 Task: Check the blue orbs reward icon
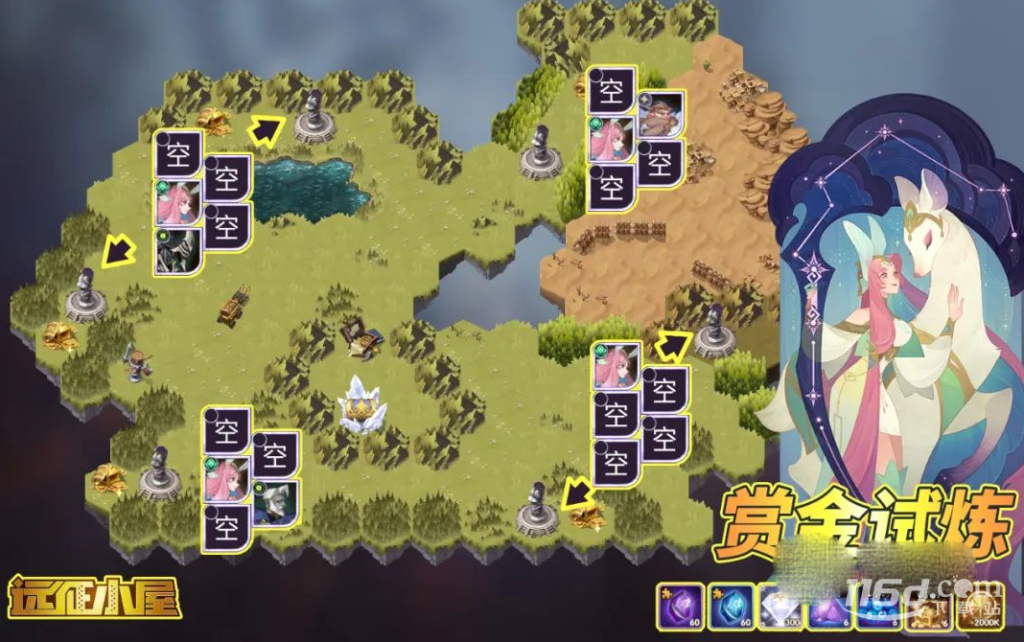pyautogui.click(x=878, y=607)
